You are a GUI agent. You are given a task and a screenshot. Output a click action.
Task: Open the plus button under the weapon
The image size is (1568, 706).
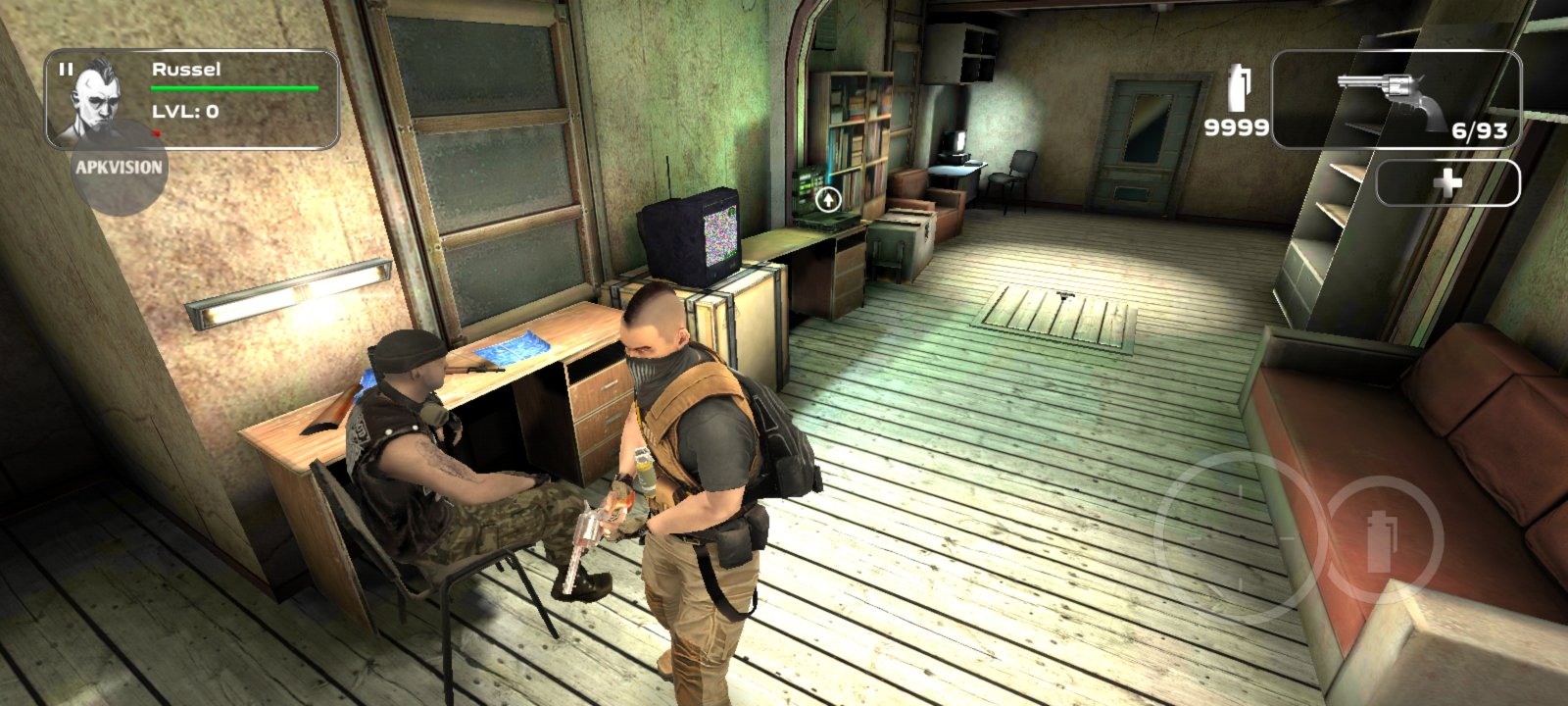[1447, 183]
